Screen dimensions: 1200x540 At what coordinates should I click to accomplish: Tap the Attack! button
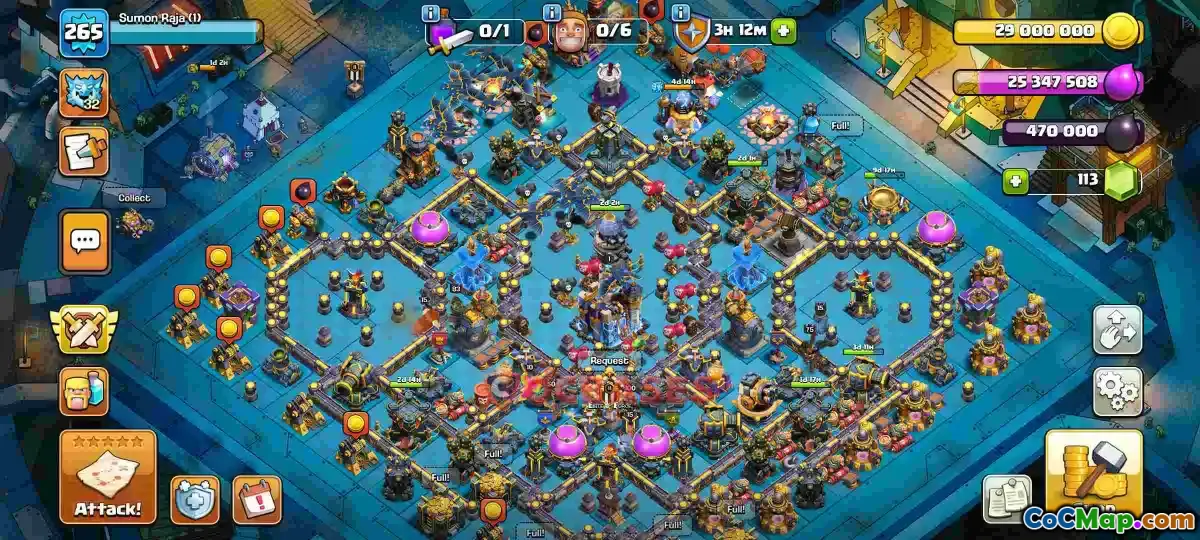108,476
